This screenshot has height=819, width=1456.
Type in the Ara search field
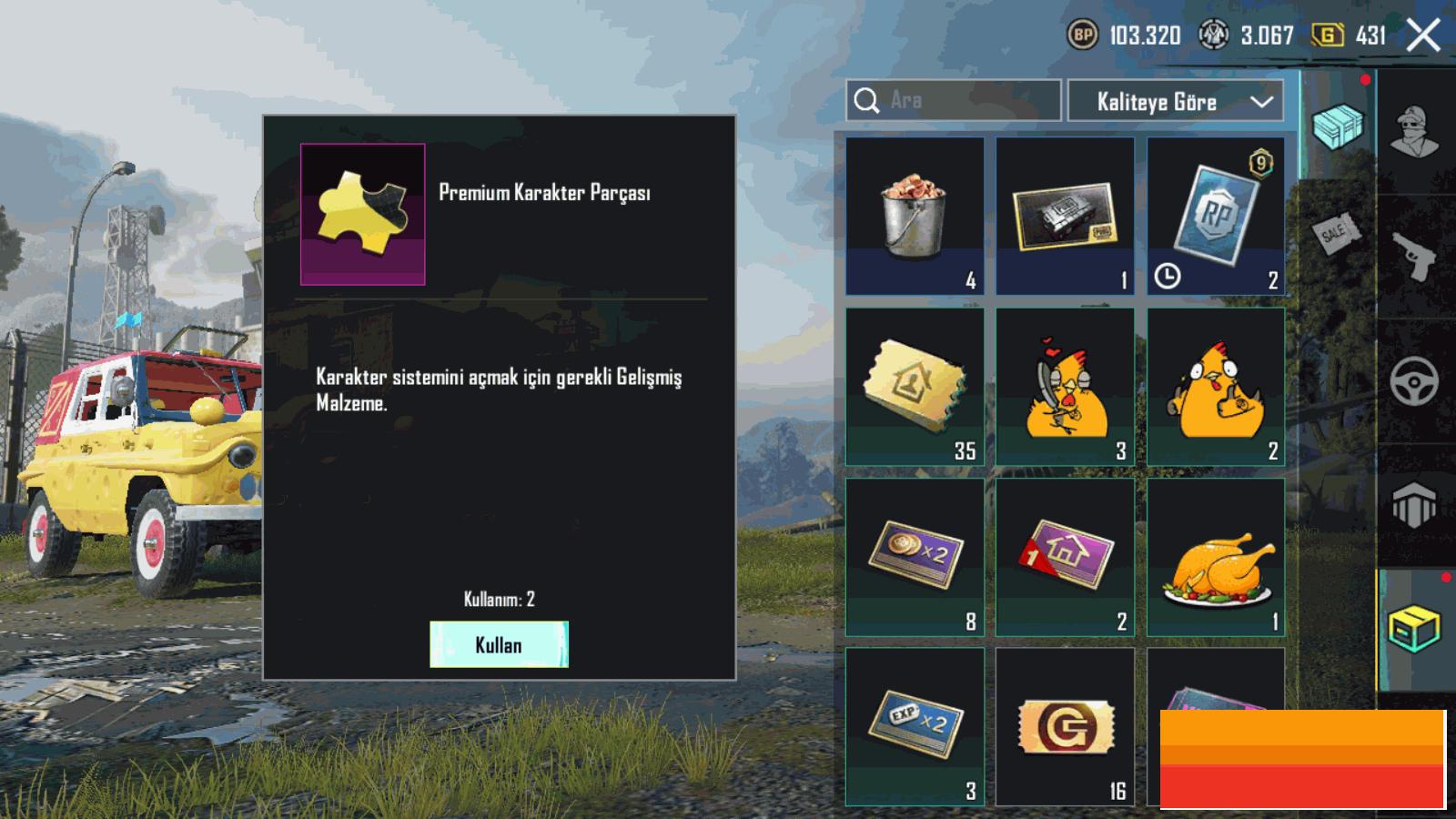click(965, 100)
